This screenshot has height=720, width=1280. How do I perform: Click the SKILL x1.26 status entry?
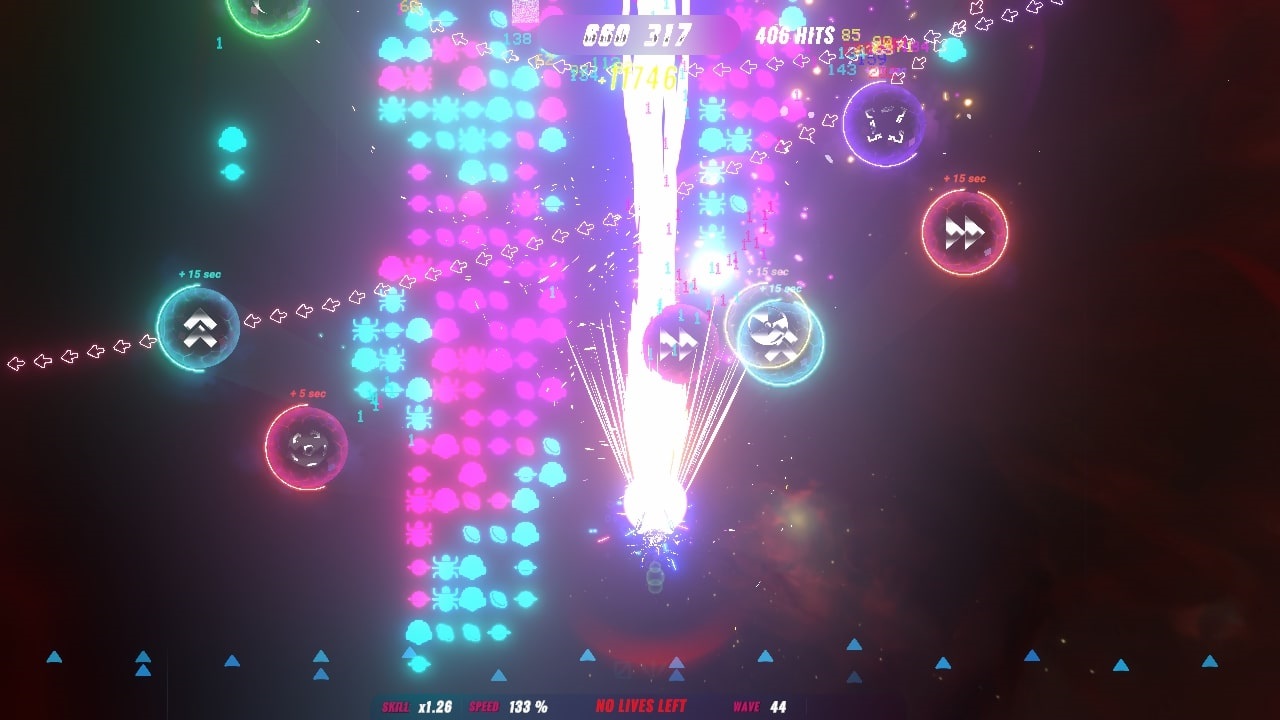click(417, 704)
